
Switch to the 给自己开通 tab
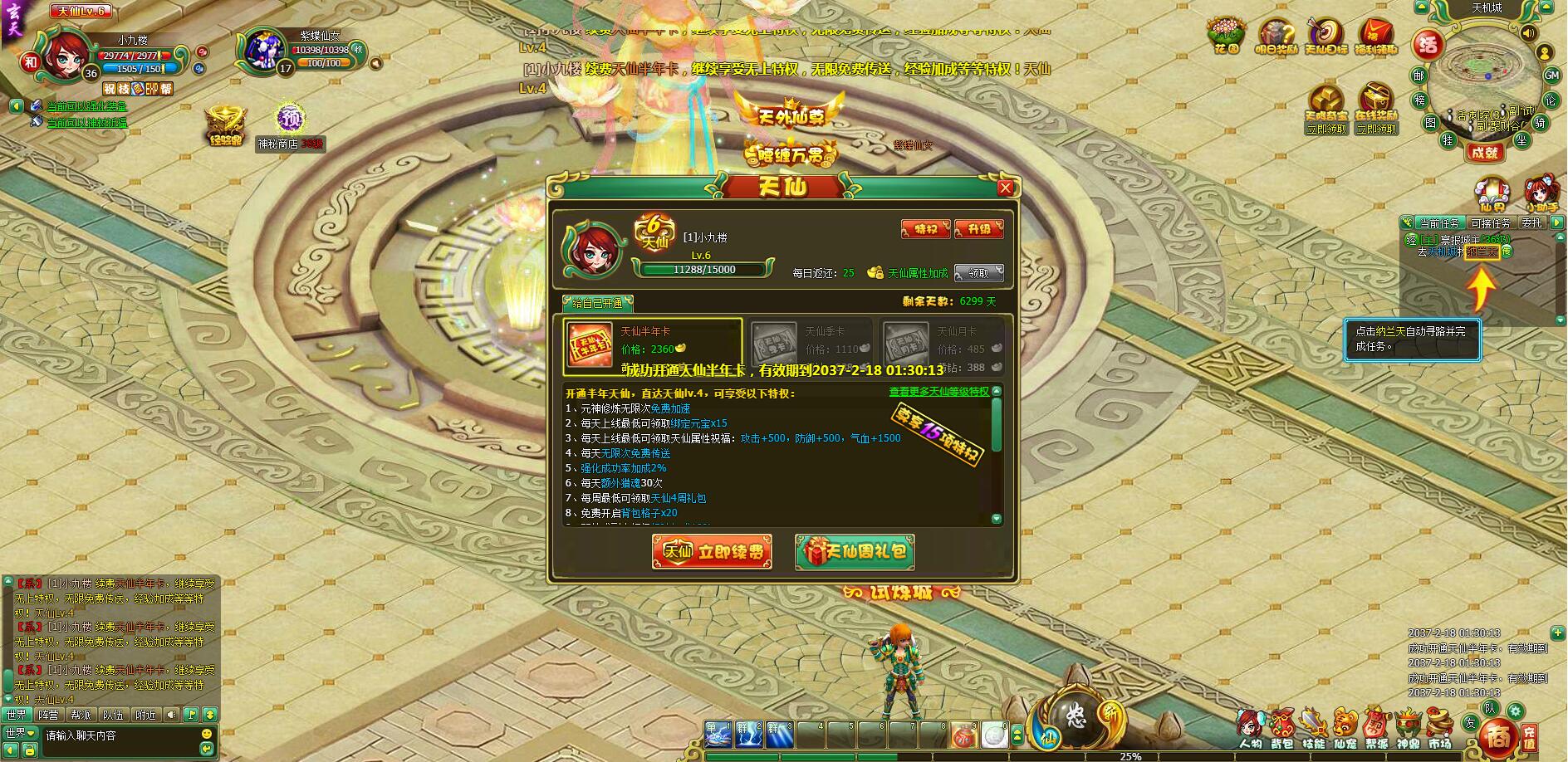pos(597,304)
